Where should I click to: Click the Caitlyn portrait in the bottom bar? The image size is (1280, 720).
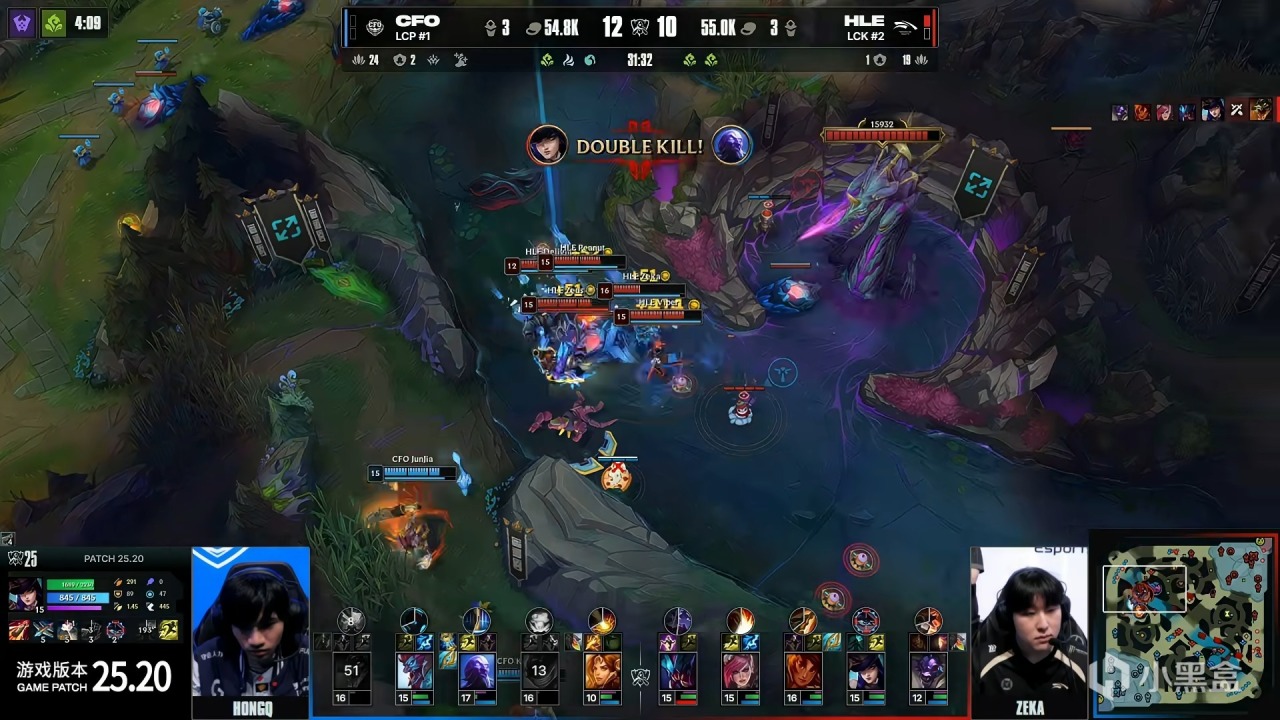click(865, 670)
